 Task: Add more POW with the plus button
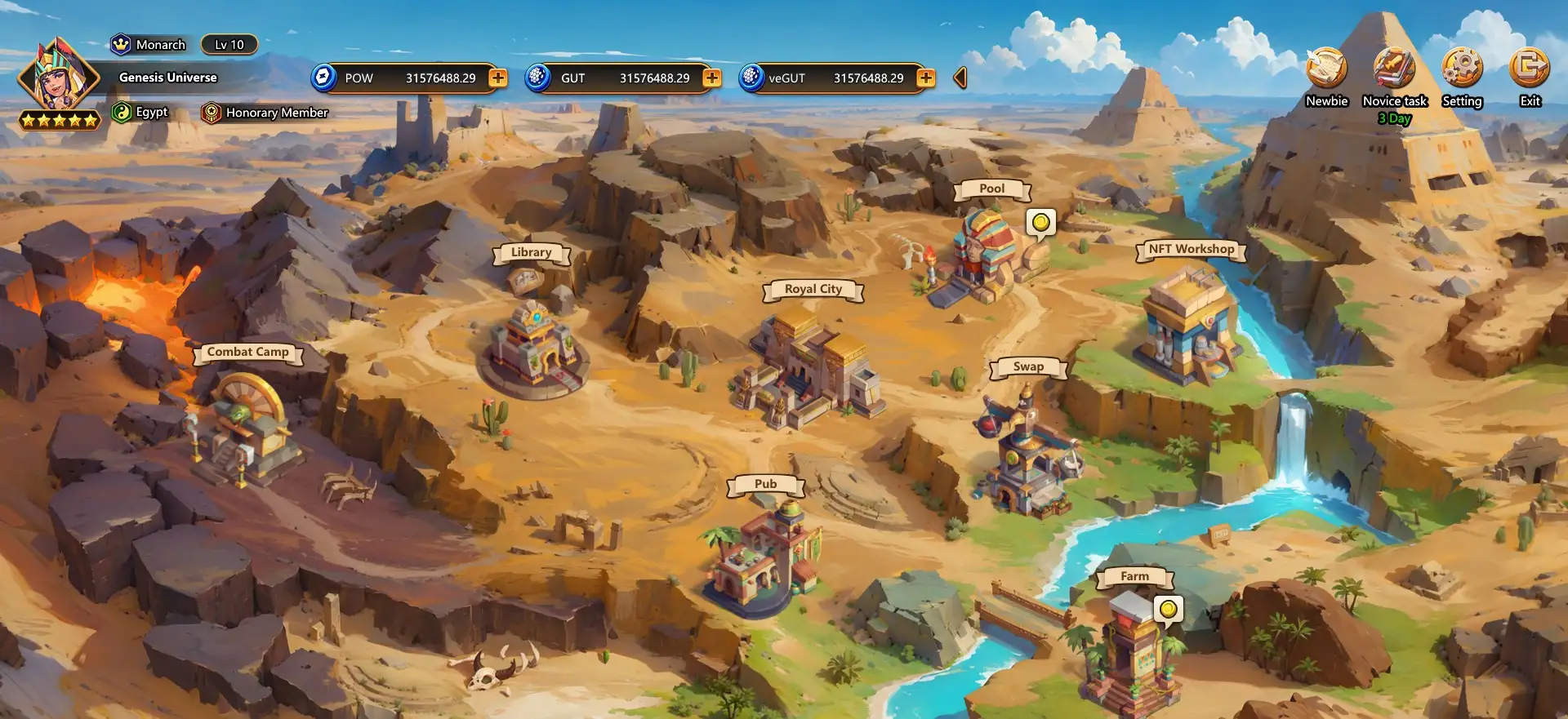click(x=498, y=78)
